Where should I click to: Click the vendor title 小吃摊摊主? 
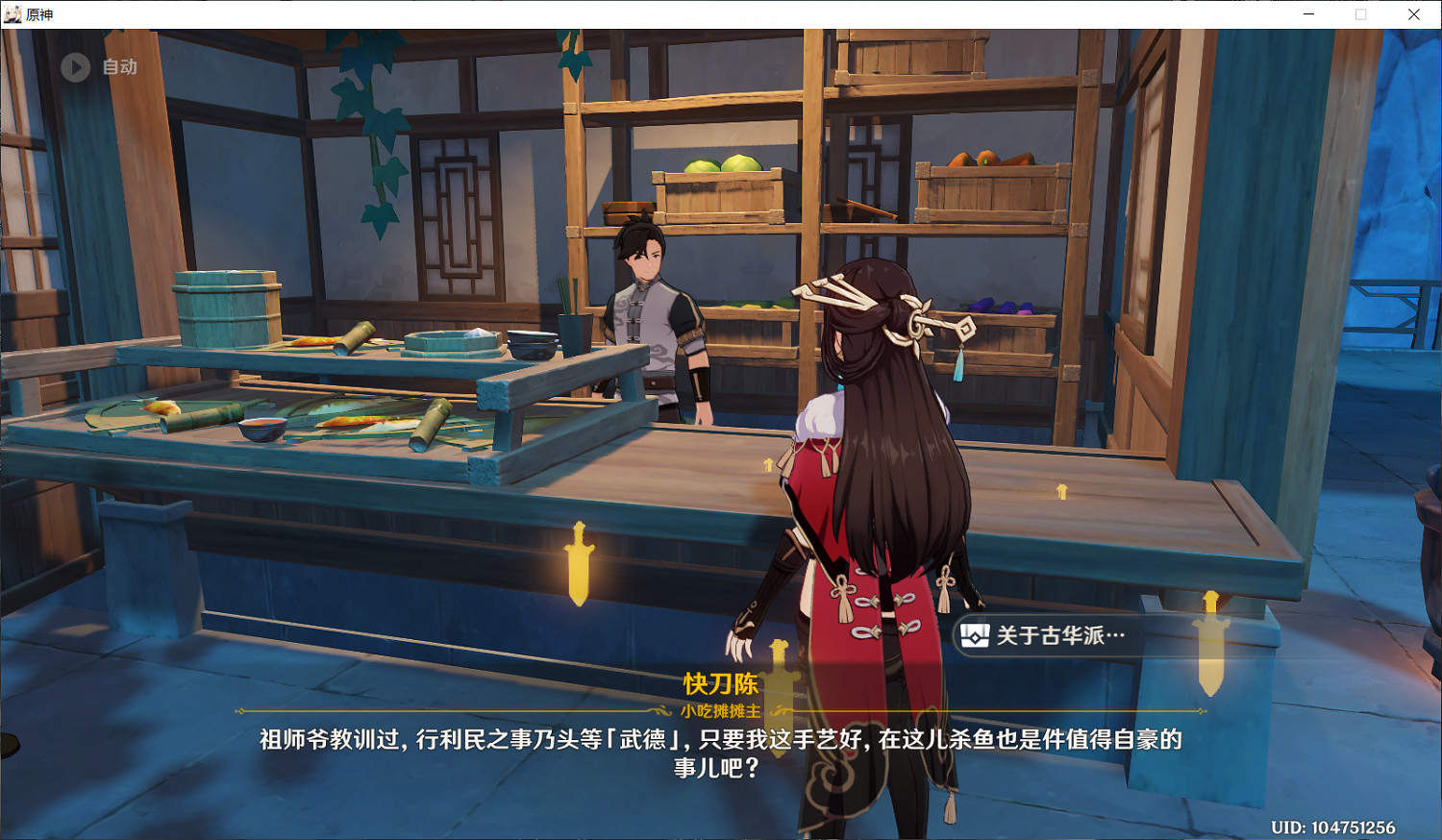(x=719, y=711)
